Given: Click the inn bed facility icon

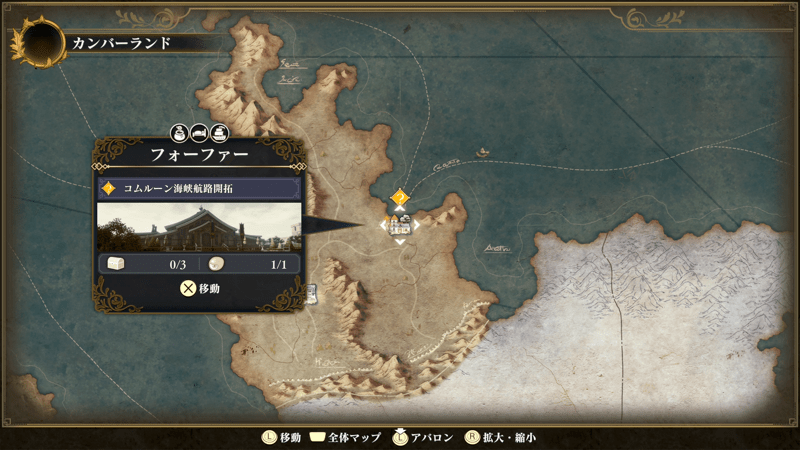Looking at the screenshot, I should [199, 132].
